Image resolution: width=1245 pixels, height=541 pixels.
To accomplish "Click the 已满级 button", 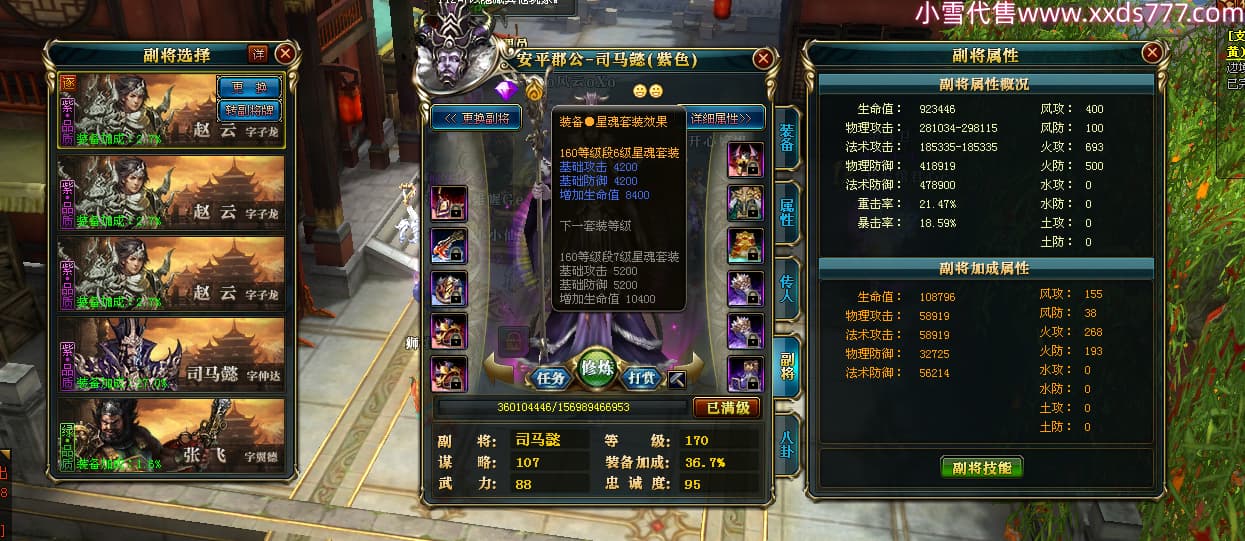I will coord(726,407).
